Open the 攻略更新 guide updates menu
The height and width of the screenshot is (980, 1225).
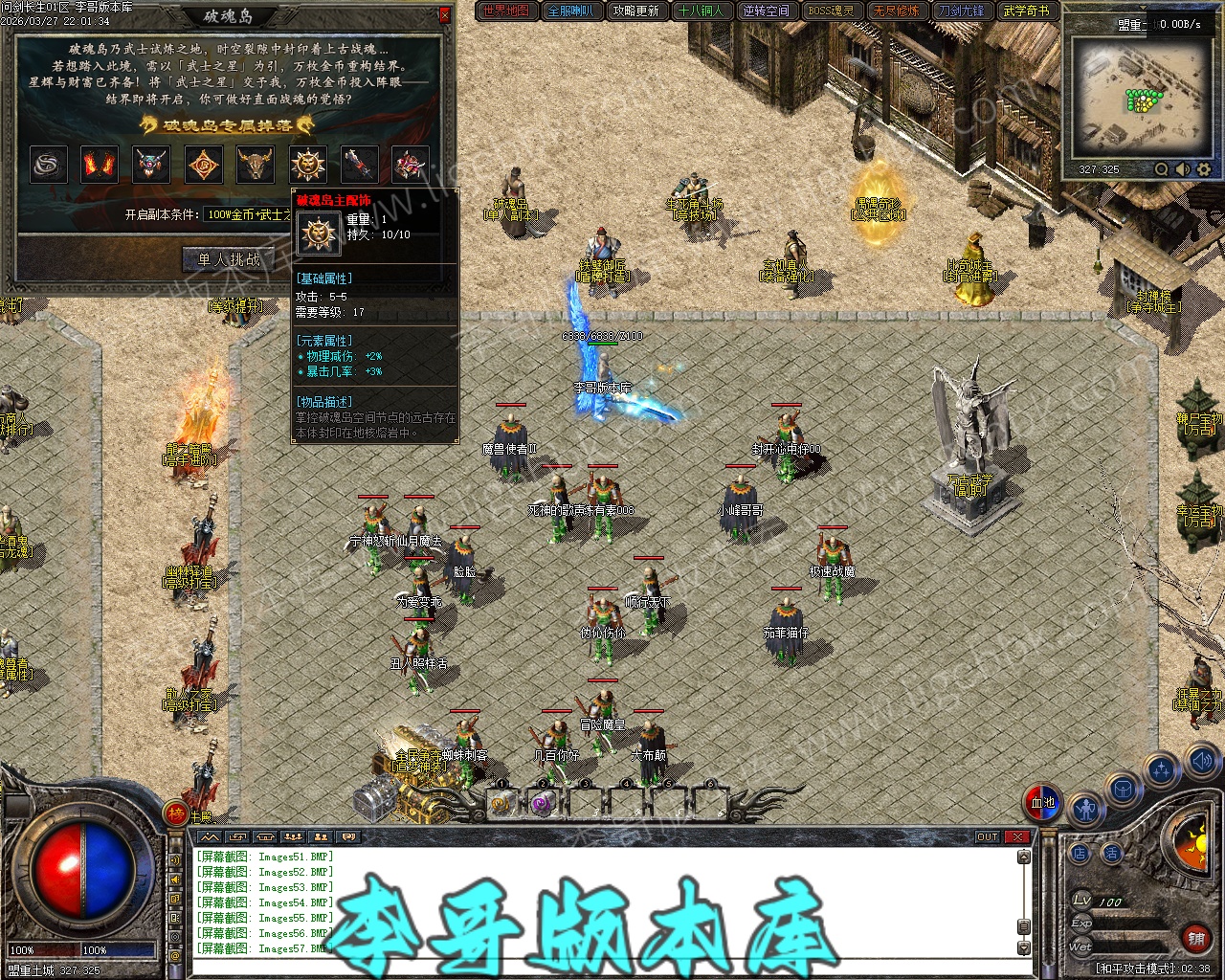(x=636, y=11)
